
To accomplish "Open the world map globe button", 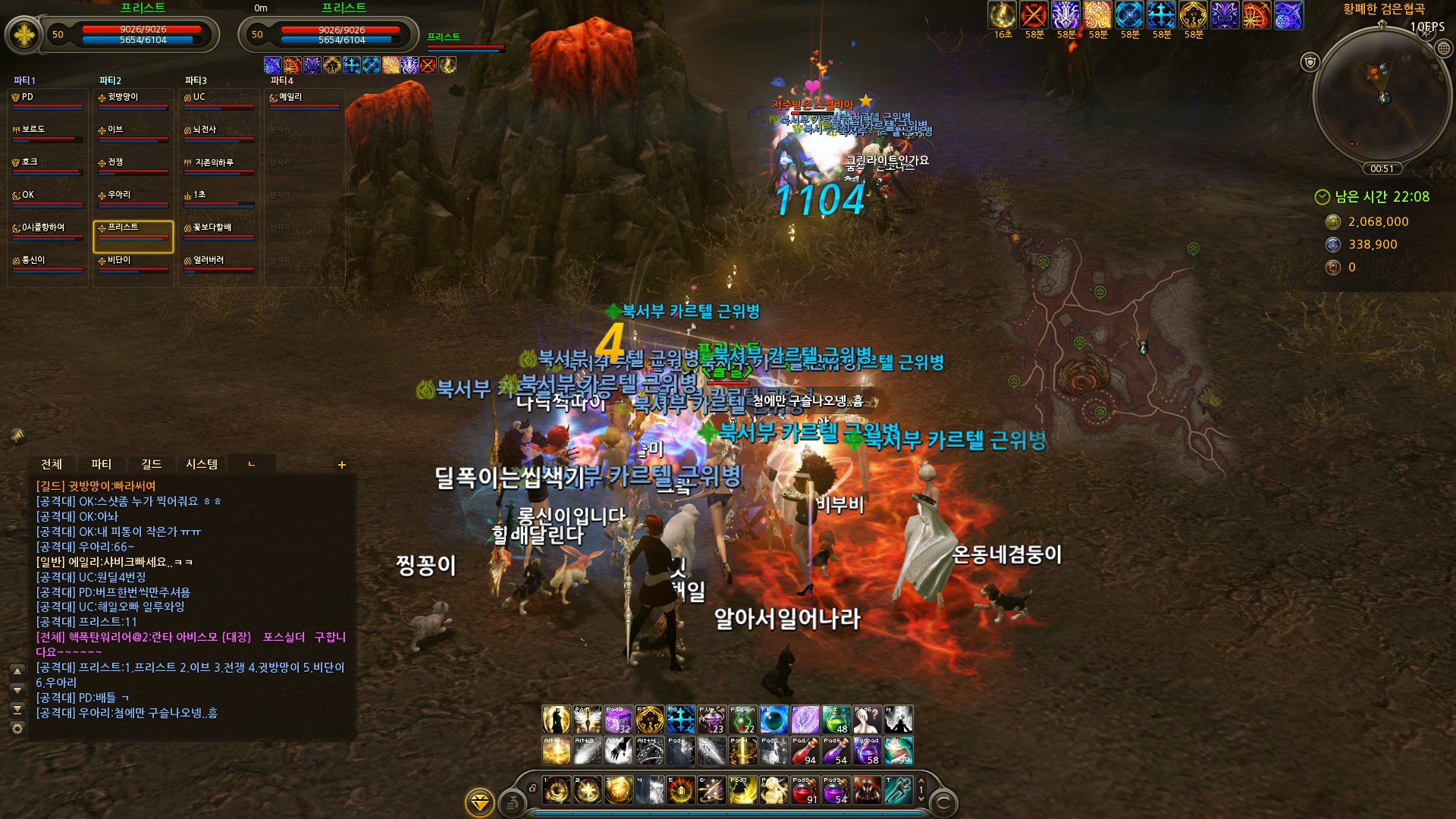I will coord(1444,49).
